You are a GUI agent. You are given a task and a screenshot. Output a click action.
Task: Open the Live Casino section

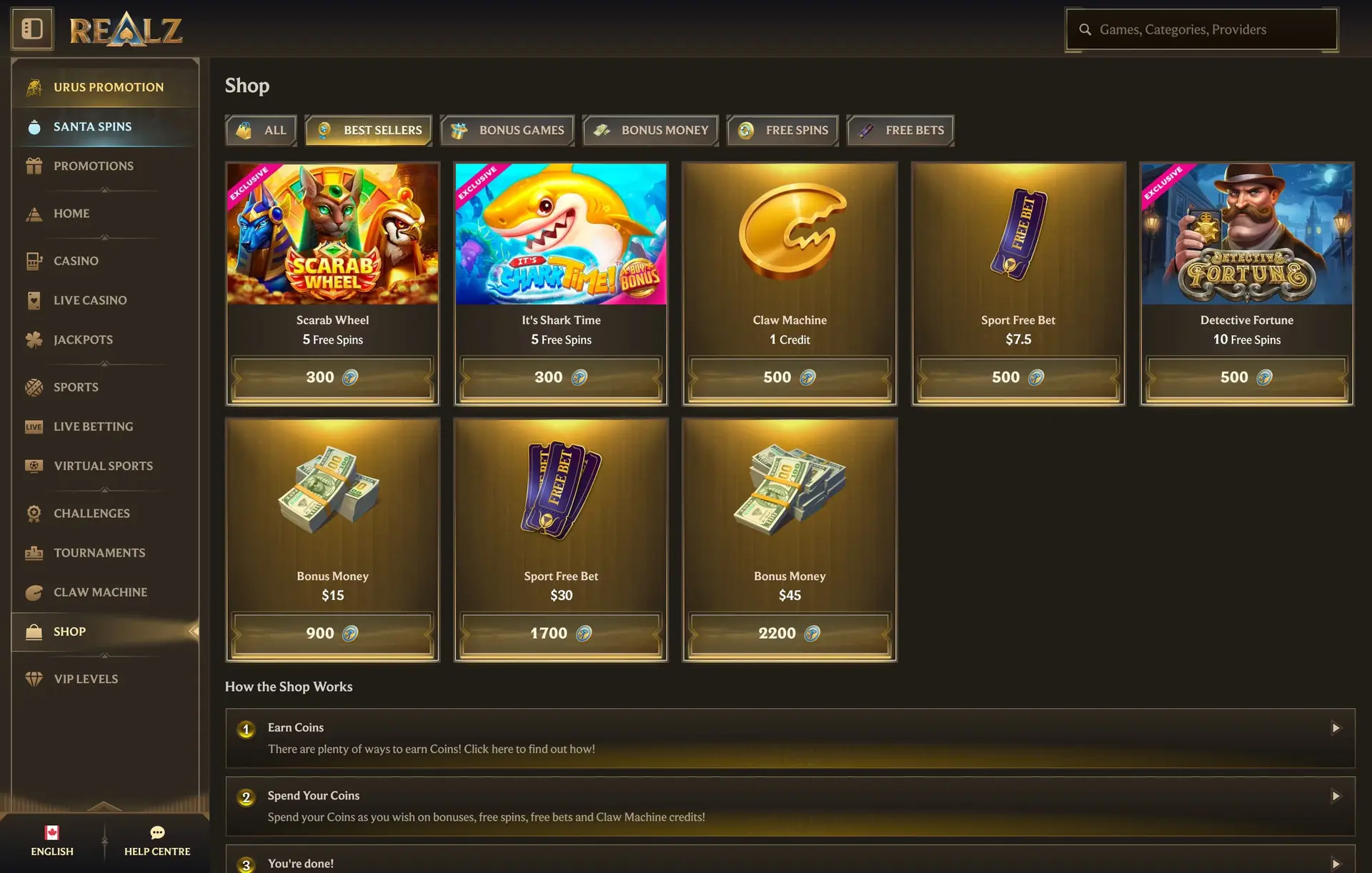click(x=90, y=301)
